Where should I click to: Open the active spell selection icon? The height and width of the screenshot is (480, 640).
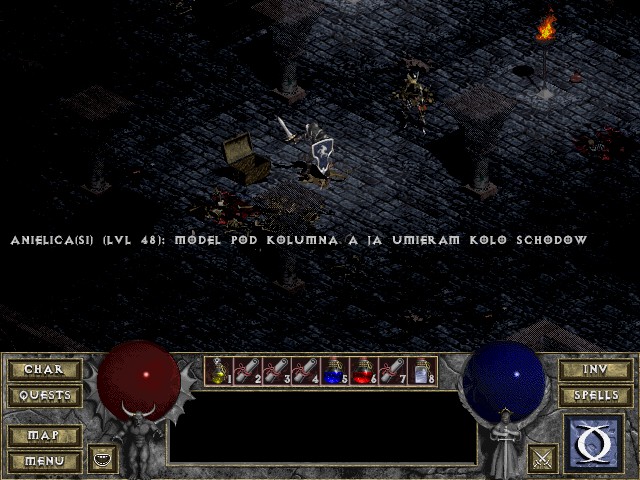(595, 443)
